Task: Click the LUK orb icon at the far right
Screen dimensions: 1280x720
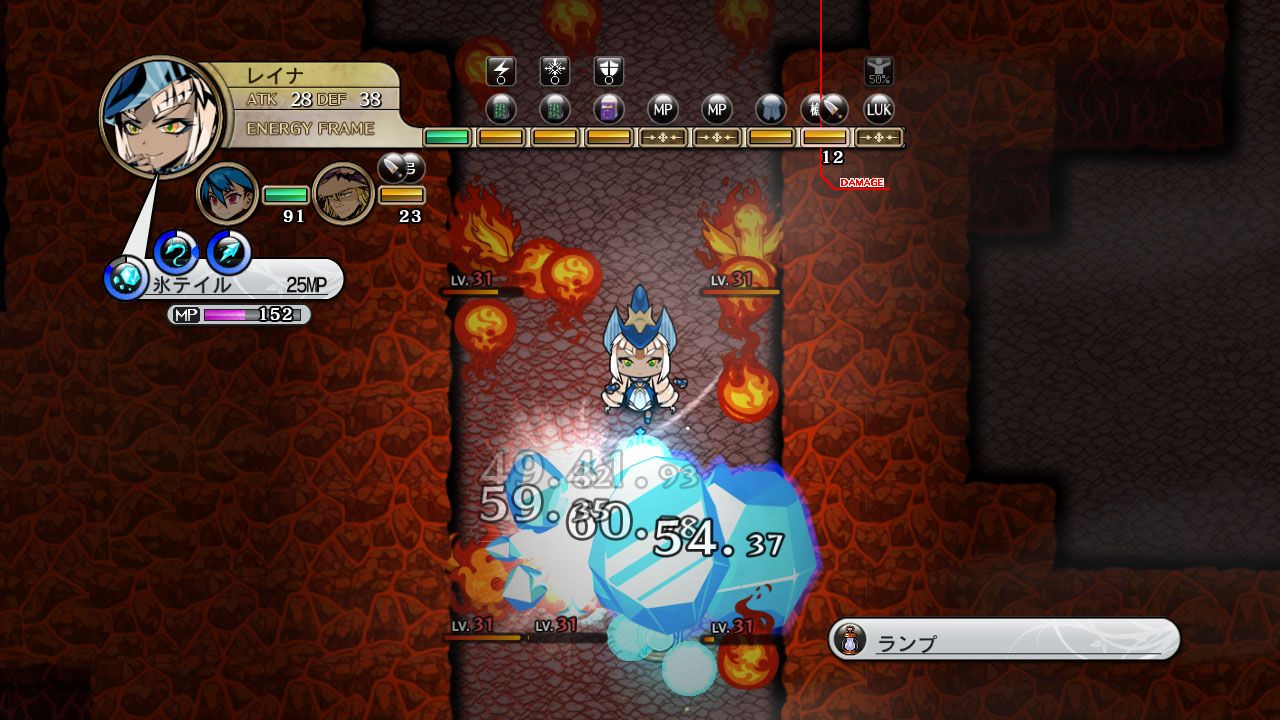Action: tap(879, 109)
